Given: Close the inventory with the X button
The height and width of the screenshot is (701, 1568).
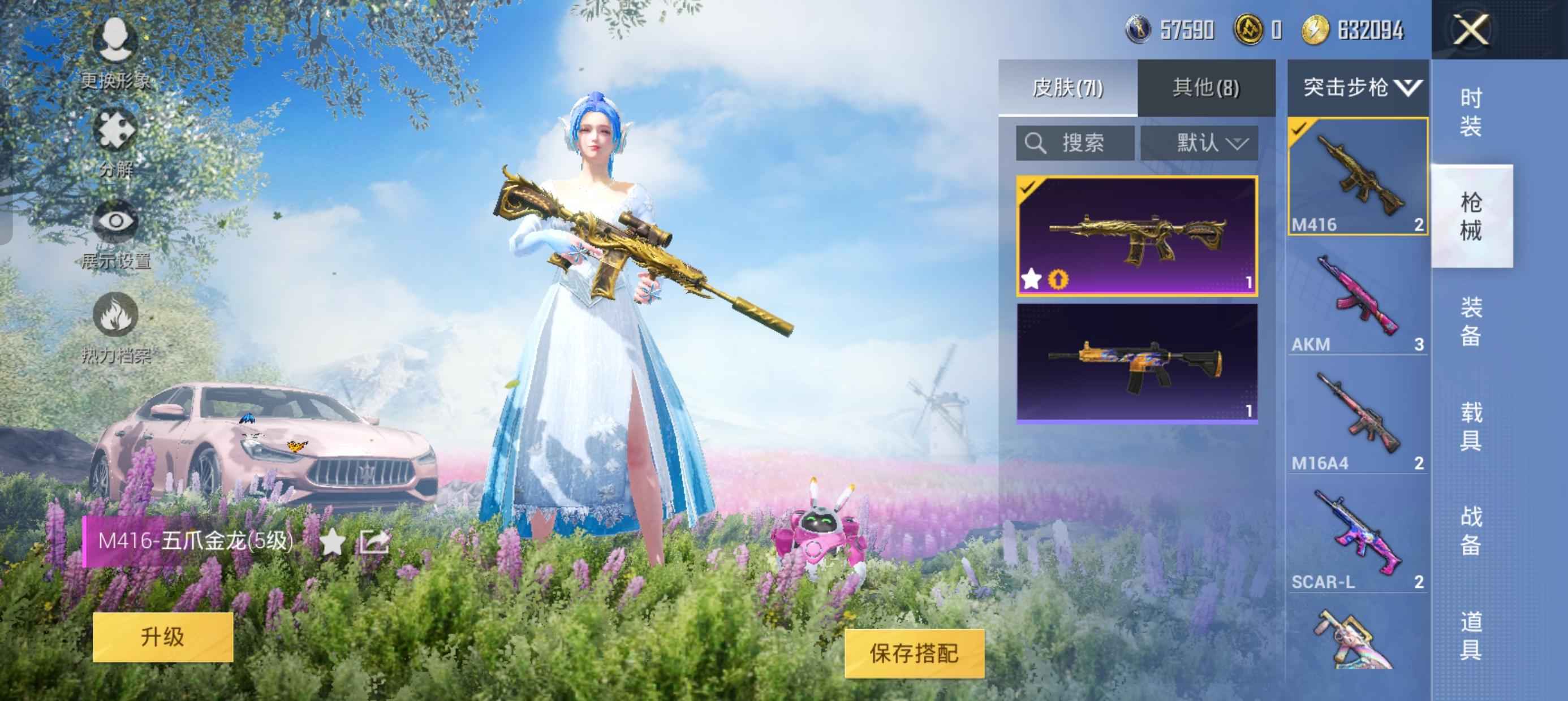Looking at the screenshot, I should [x=1471, y=30].
